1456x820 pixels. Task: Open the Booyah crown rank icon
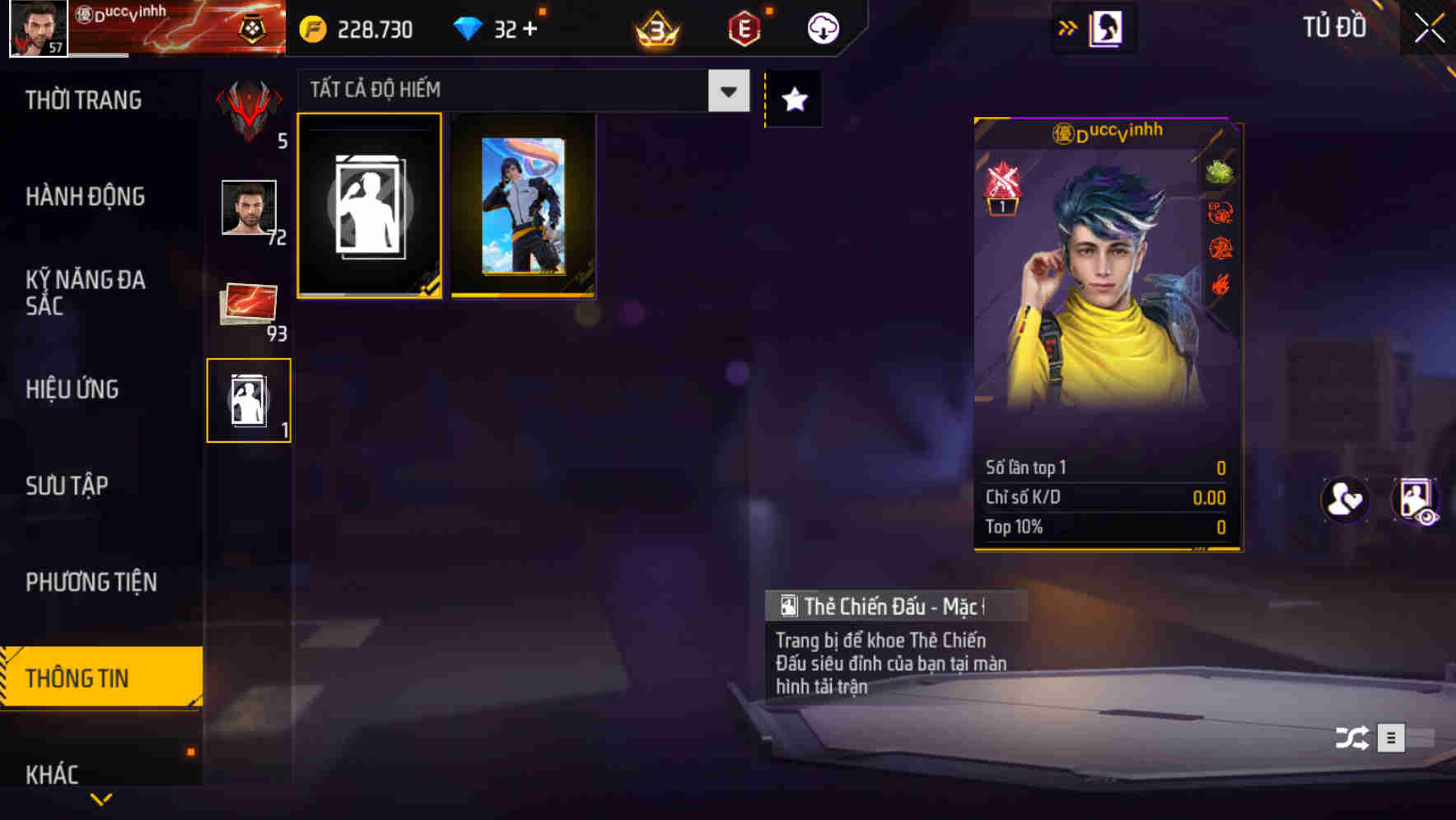point(659,27)
